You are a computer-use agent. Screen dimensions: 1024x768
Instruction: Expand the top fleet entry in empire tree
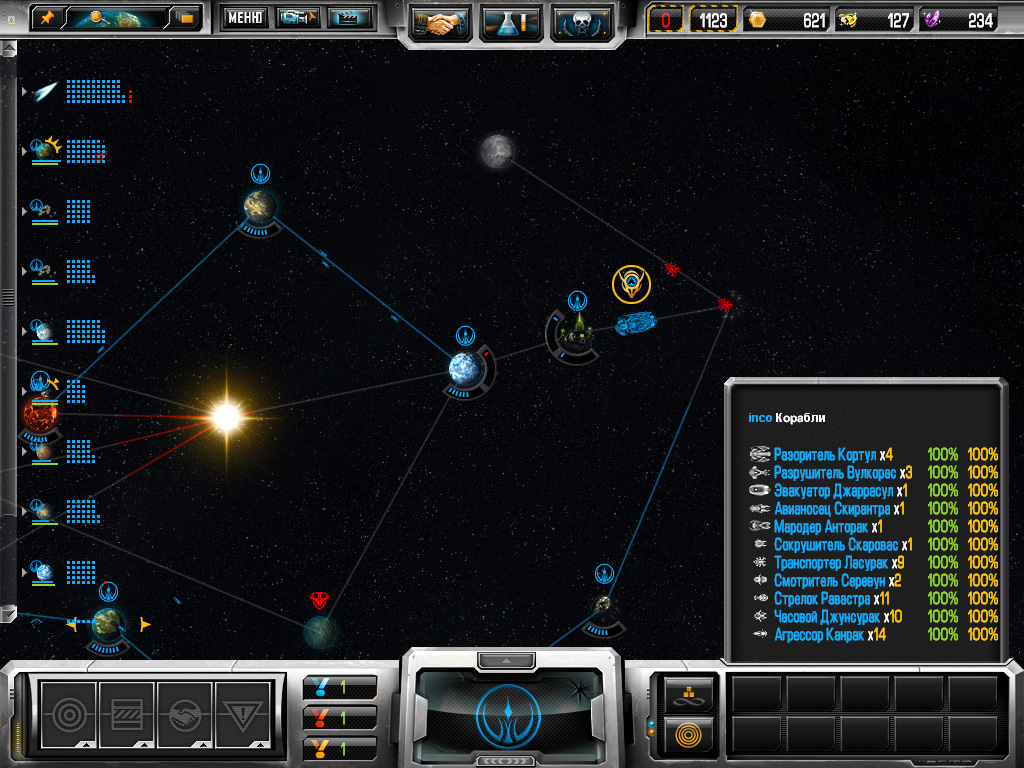(24, 92)
